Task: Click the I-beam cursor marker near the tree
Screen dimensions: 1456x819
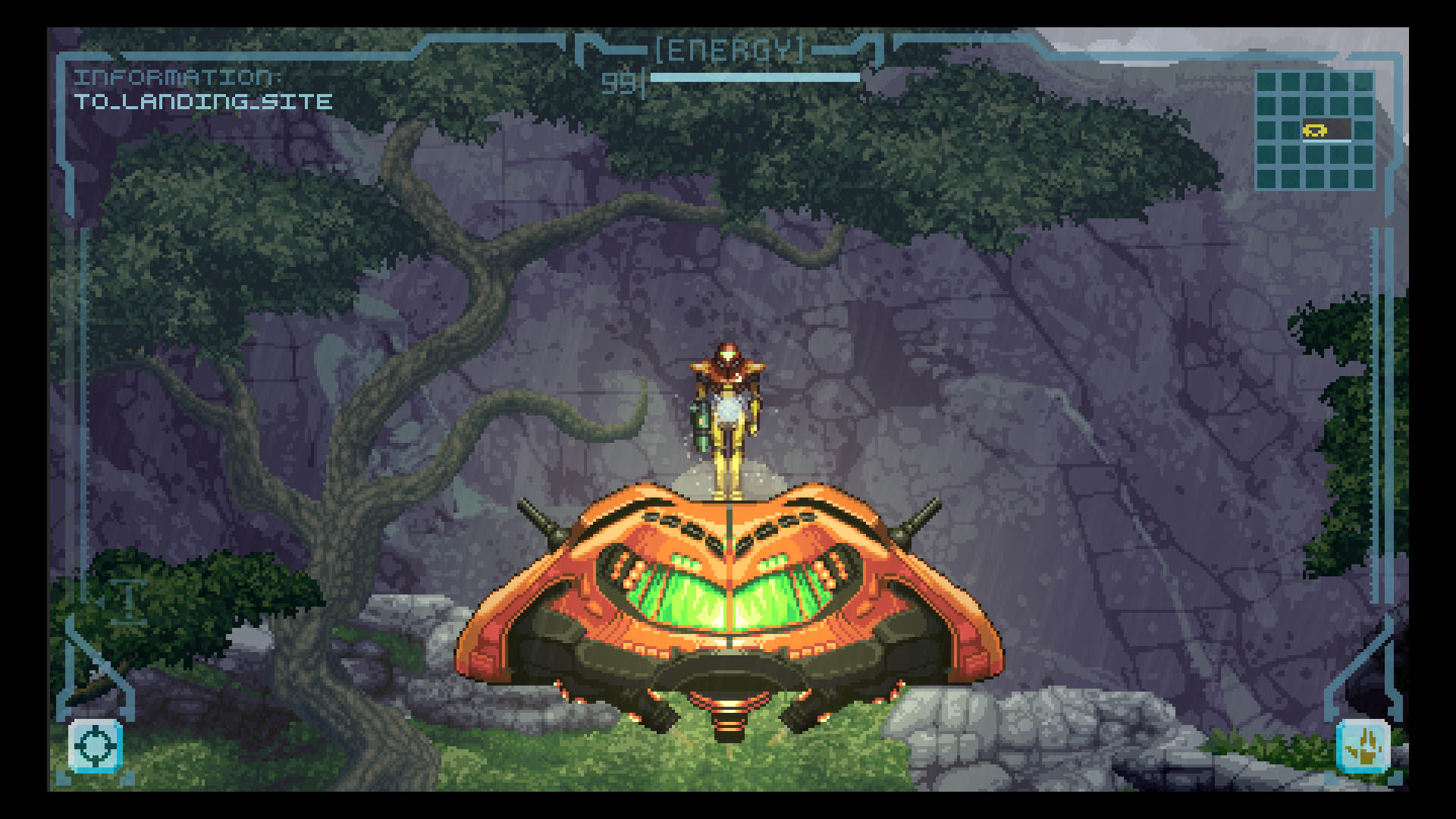Action: tap(130, 601)
